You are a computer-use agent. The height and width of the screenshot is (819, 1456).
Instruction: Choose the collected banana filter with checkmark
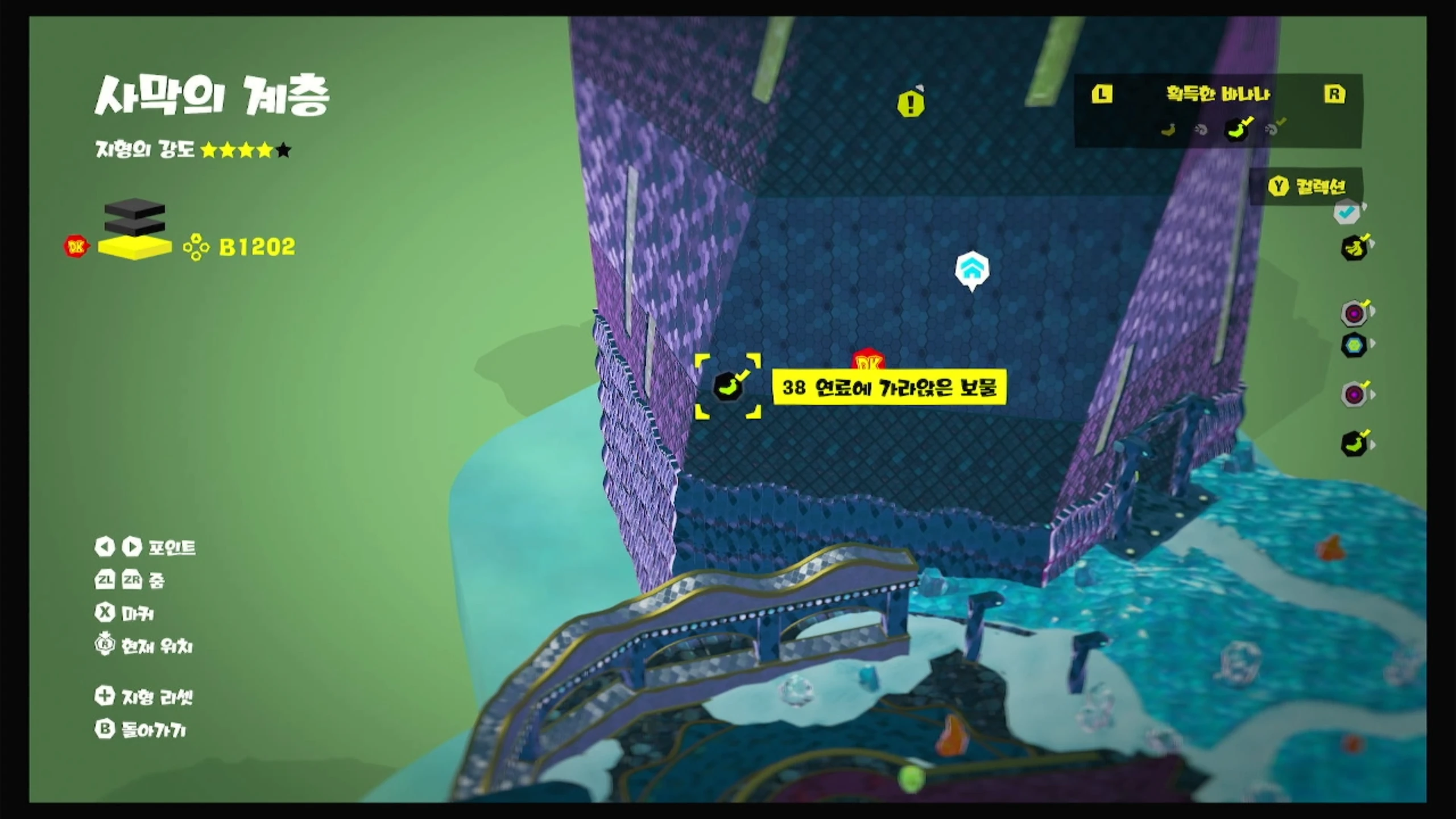pos(1236,130)
